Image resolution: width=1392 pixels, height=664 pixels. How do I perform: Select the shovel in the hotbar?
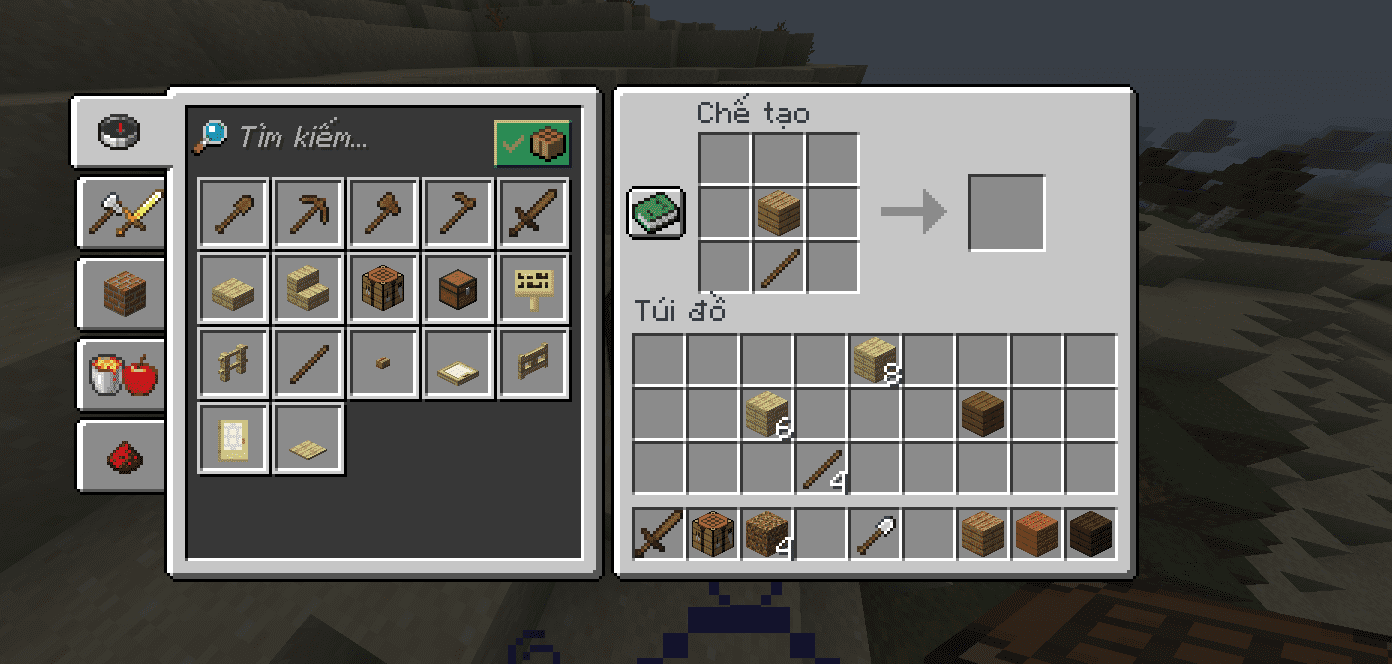(x=876, y=534)
